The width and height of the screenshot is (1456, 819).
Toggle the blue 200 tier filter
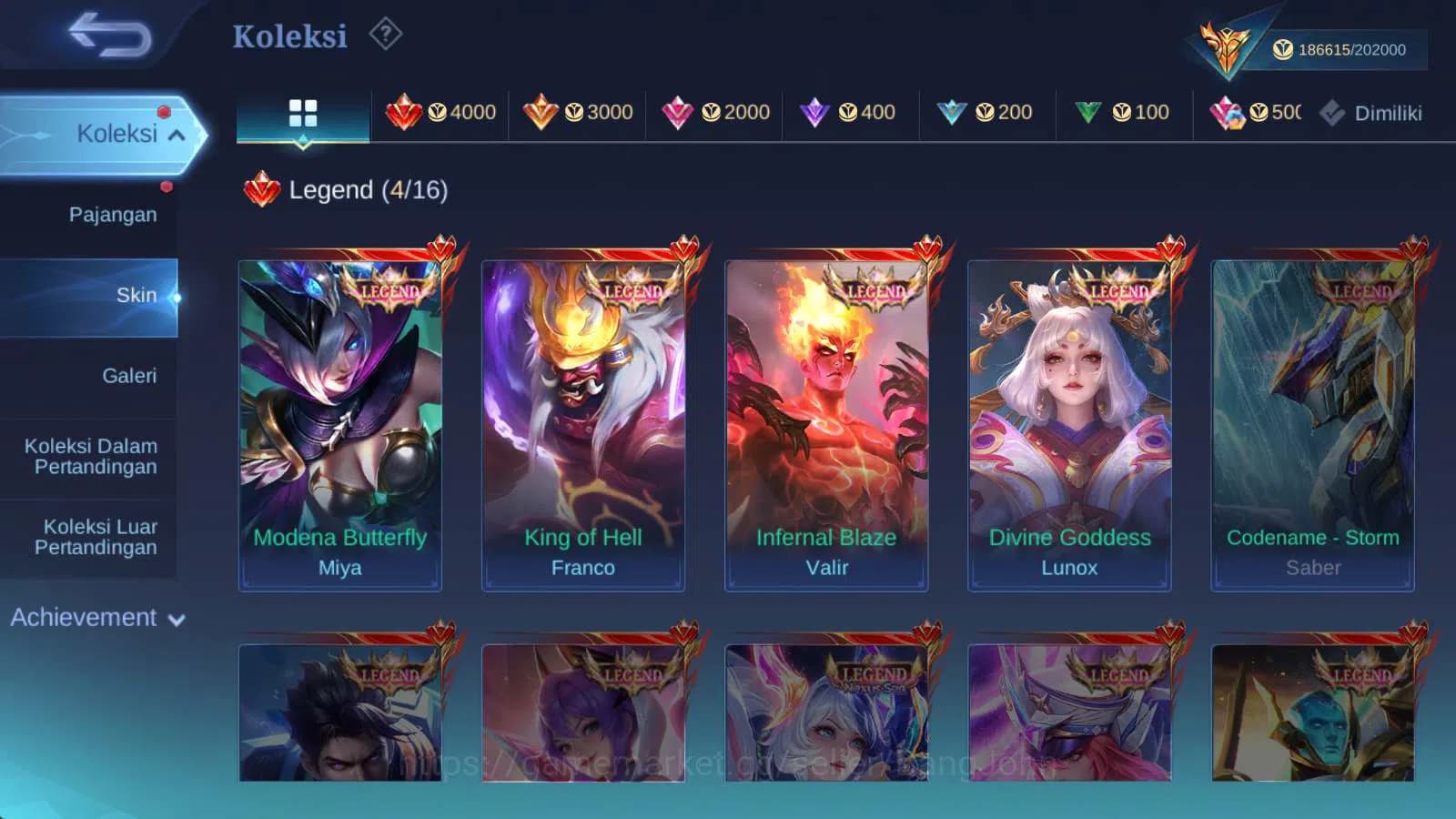(x=988, y=111)
